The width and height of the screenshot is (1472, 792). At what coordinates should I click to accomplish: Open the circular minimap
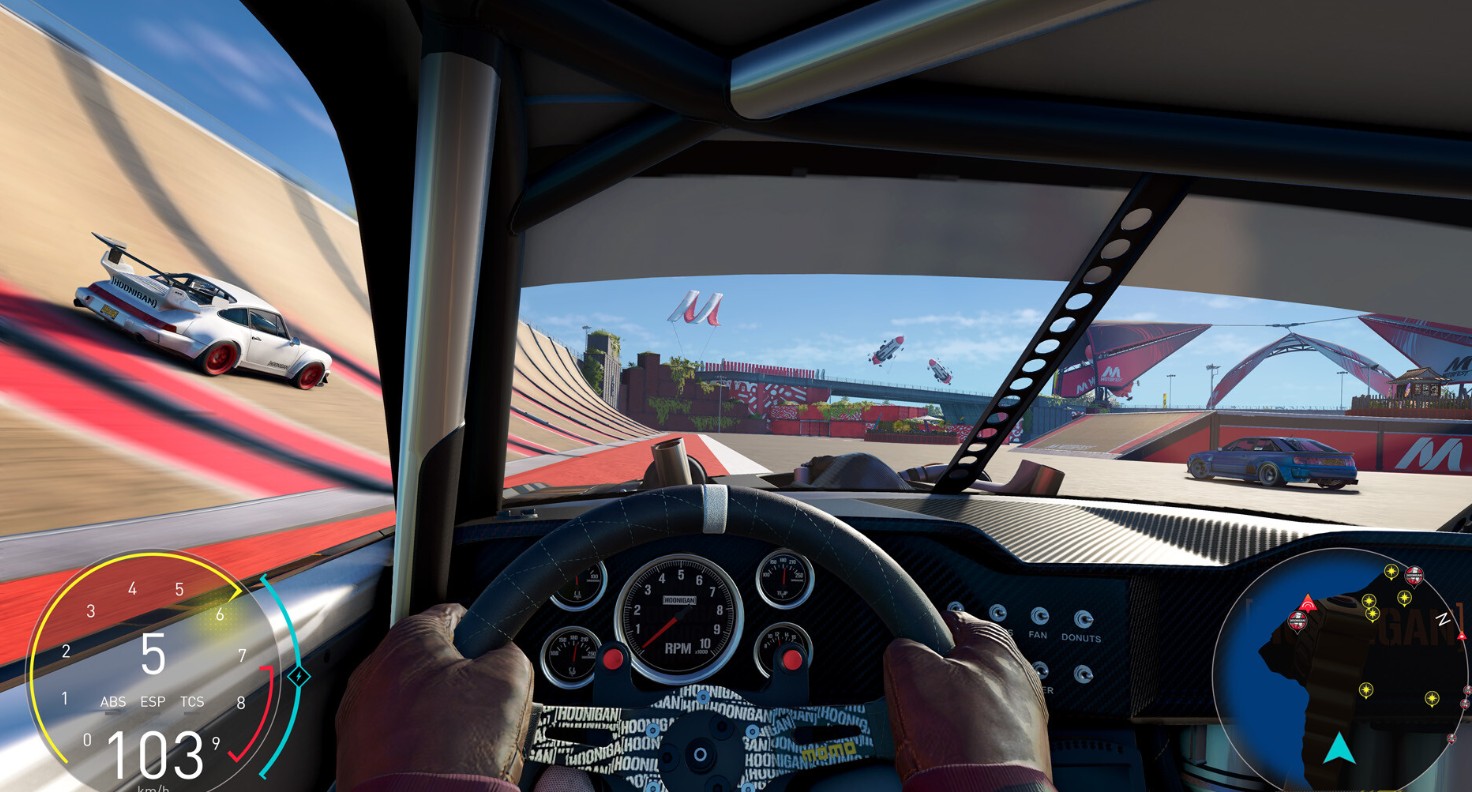coord(1340,670)
